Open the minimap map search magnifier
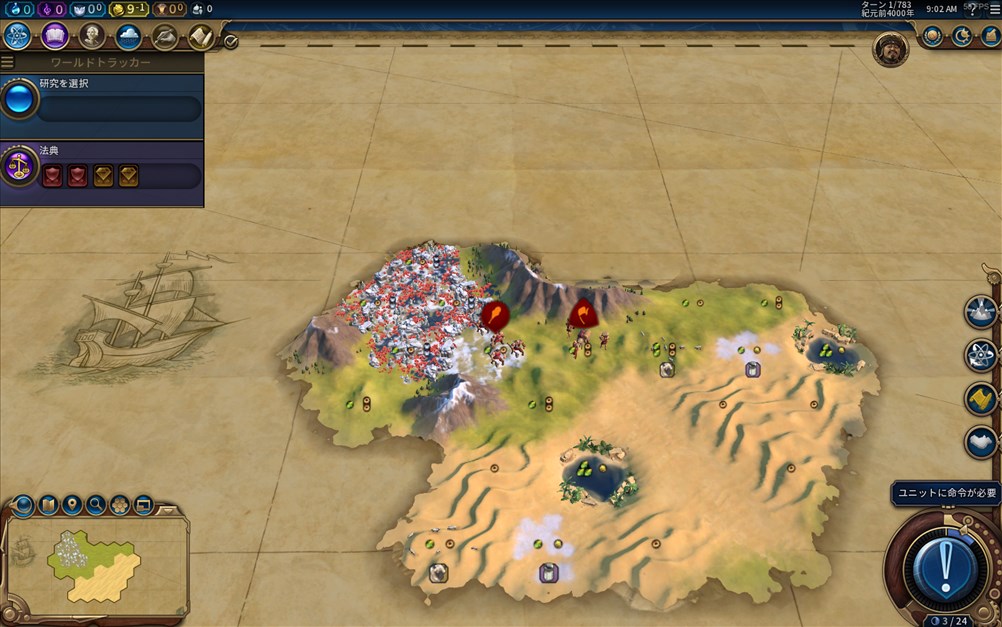This screenshot has height=627, width=1002. point(96,505)
